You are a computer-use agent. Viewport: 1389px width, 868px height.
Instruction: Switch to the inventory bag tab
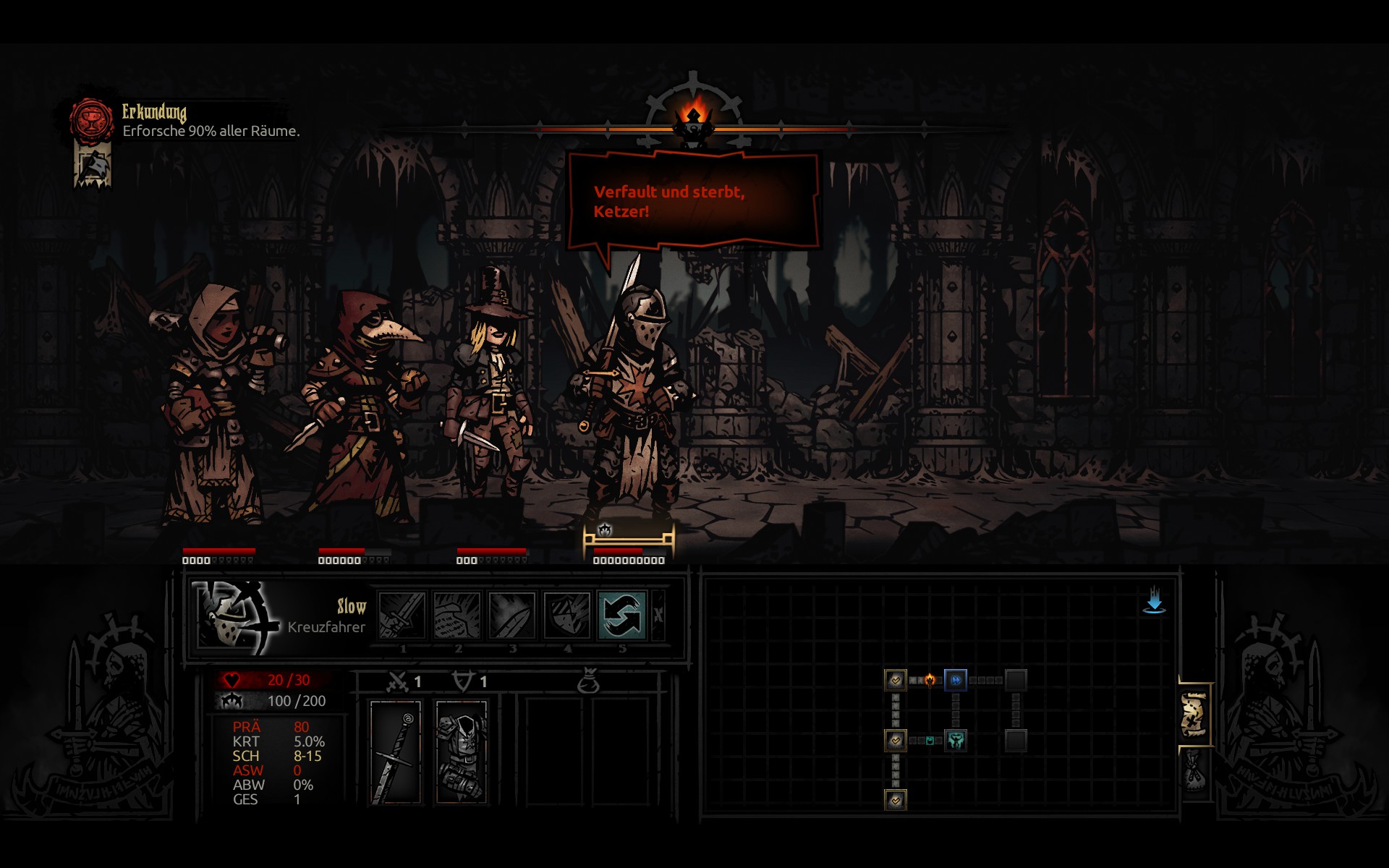coord(1194,772)
